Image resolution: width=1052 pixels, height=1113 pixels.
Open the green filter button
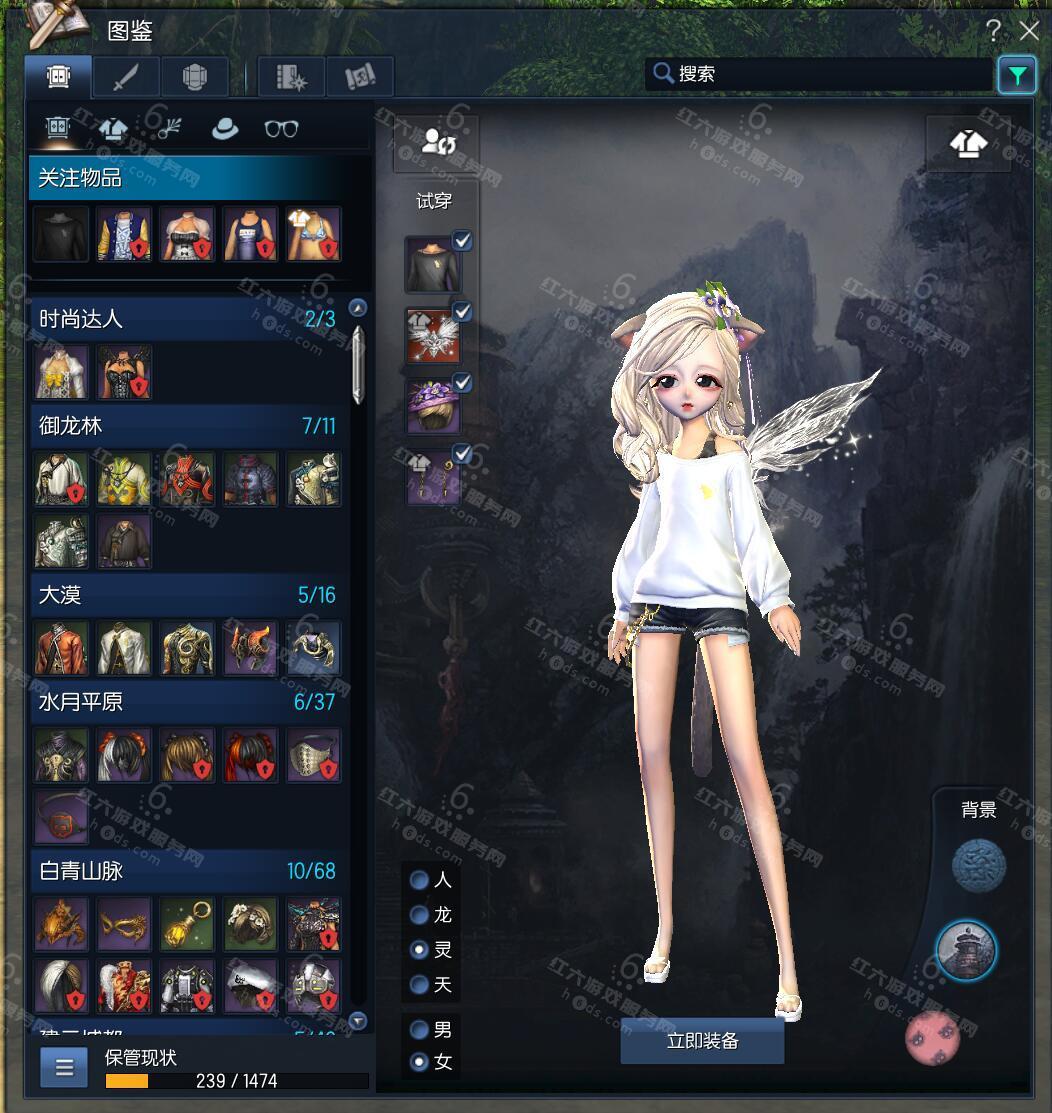[1016, 75]
